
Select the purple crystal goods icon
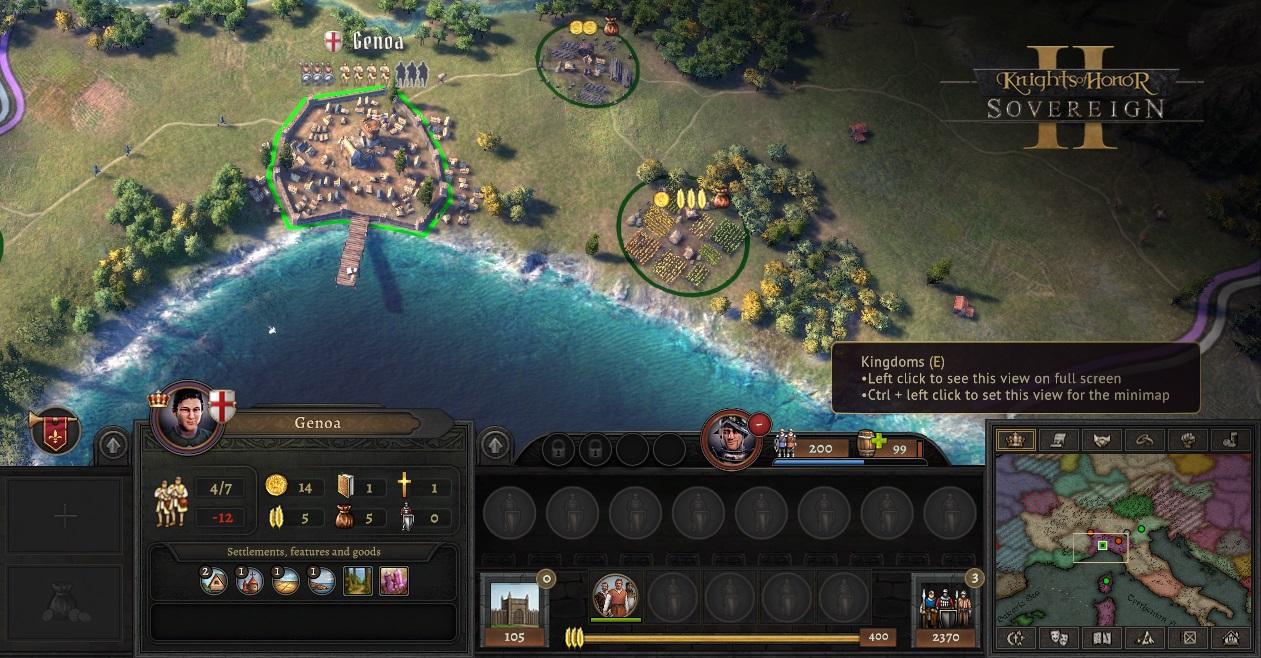tap(394, 581)
